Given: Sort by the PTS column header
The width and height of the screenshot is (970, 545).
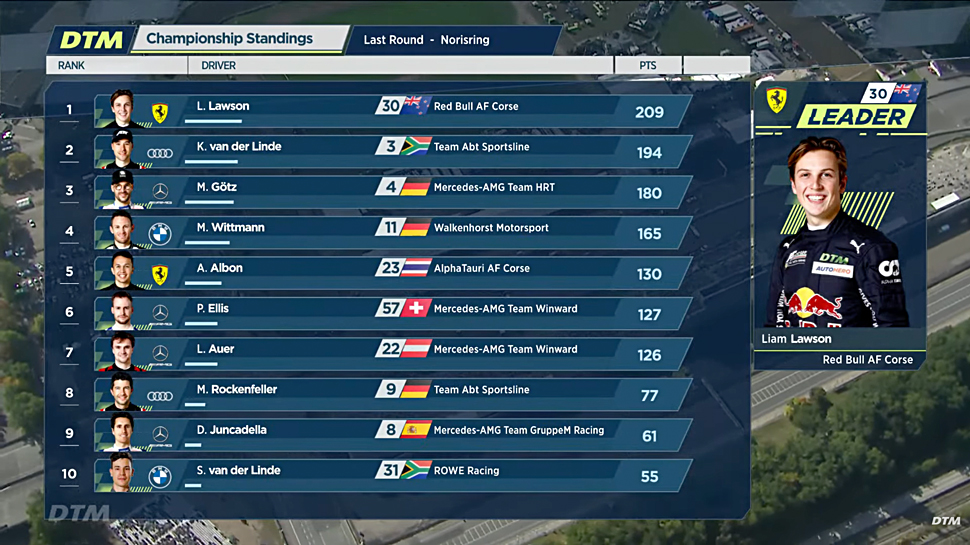Looking at the screenshot, I should point(648,66).
